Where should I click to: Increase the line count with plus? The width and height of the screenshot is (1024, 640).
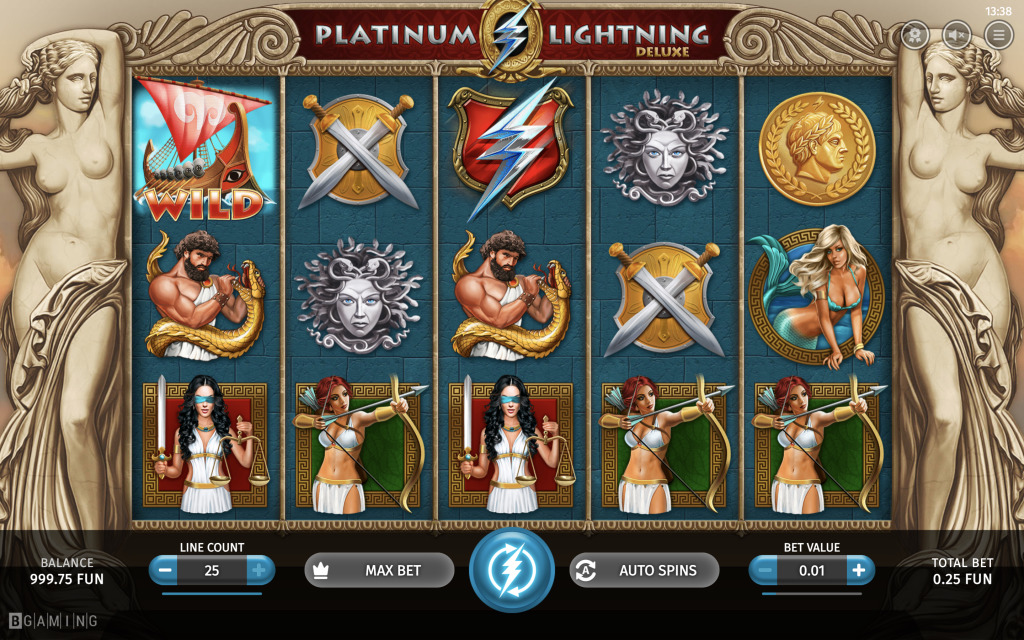(259, 570)
